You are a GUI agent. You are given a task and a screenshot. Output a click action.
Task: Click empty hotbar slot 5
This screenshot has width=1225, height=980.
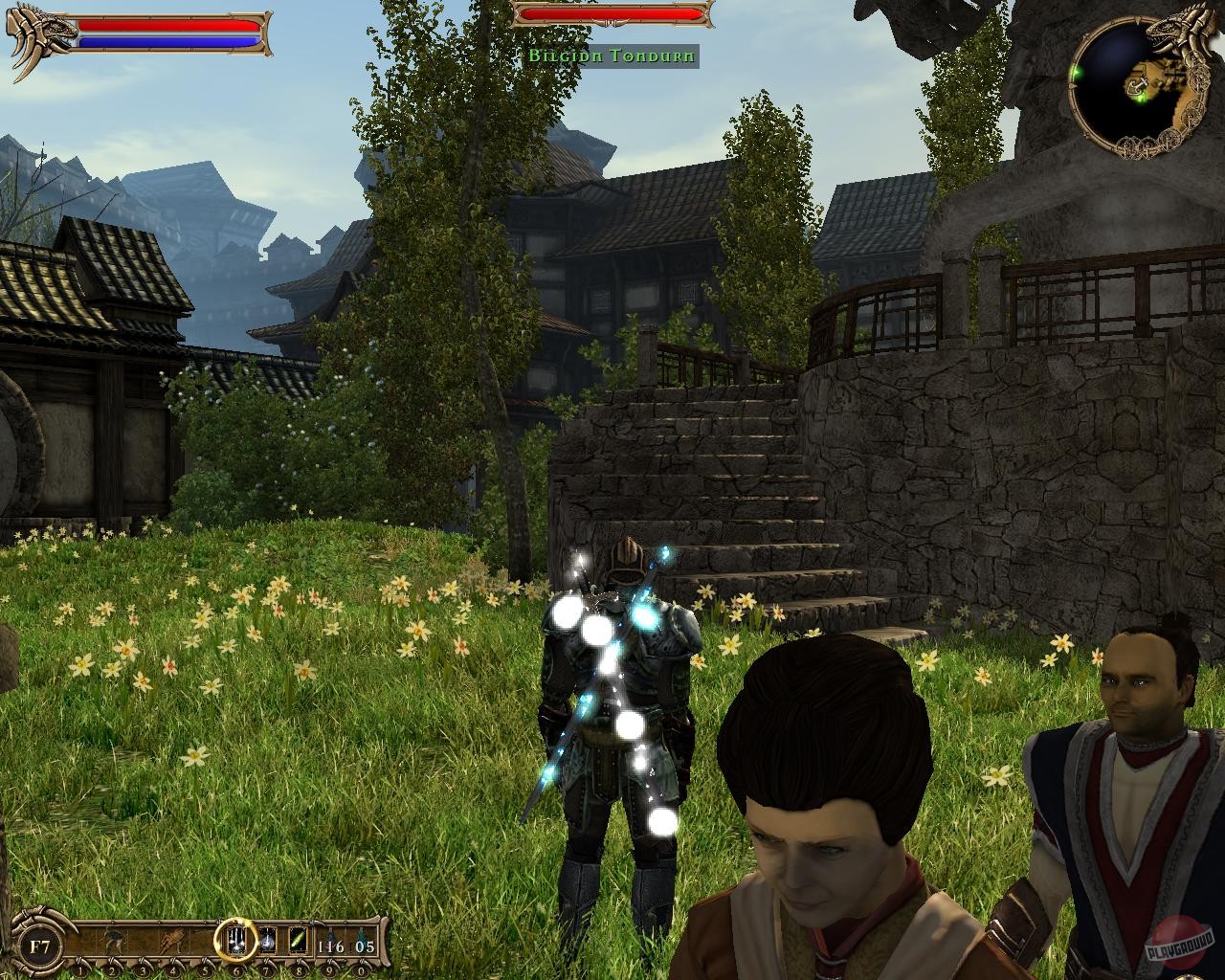[204, 941]
